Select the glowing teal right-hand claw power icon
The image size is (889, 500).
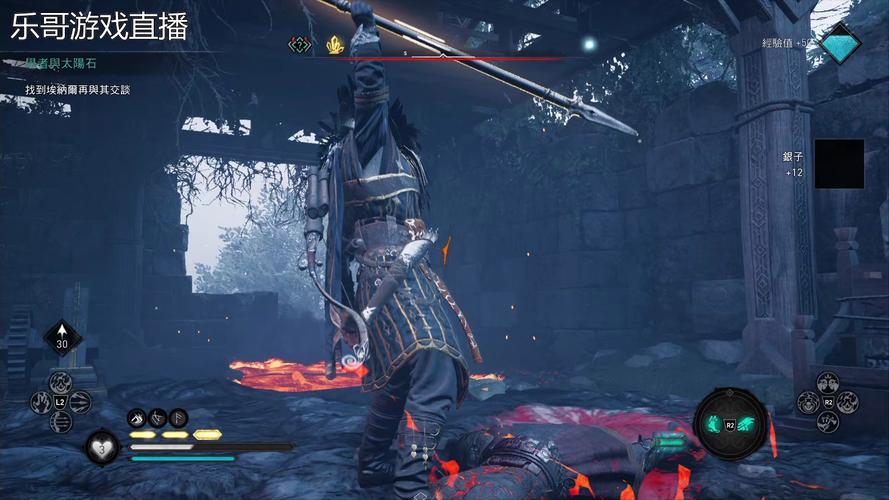[x=744, y=424]
